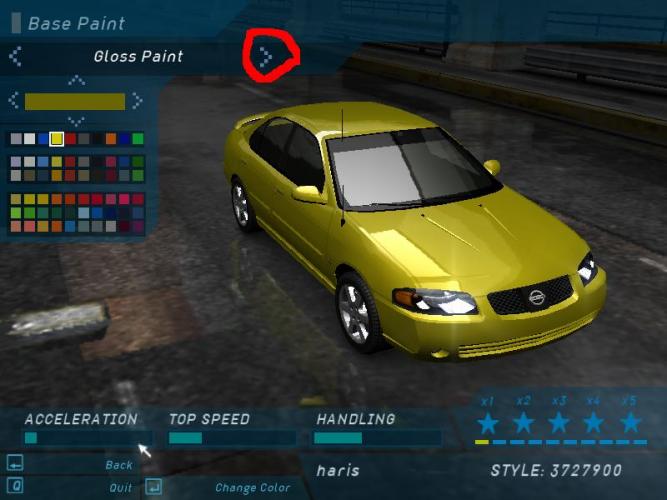The image size is (667, 500).
Task: Click the right arrow beside the yellow color preview
Action: click(137, 100)
